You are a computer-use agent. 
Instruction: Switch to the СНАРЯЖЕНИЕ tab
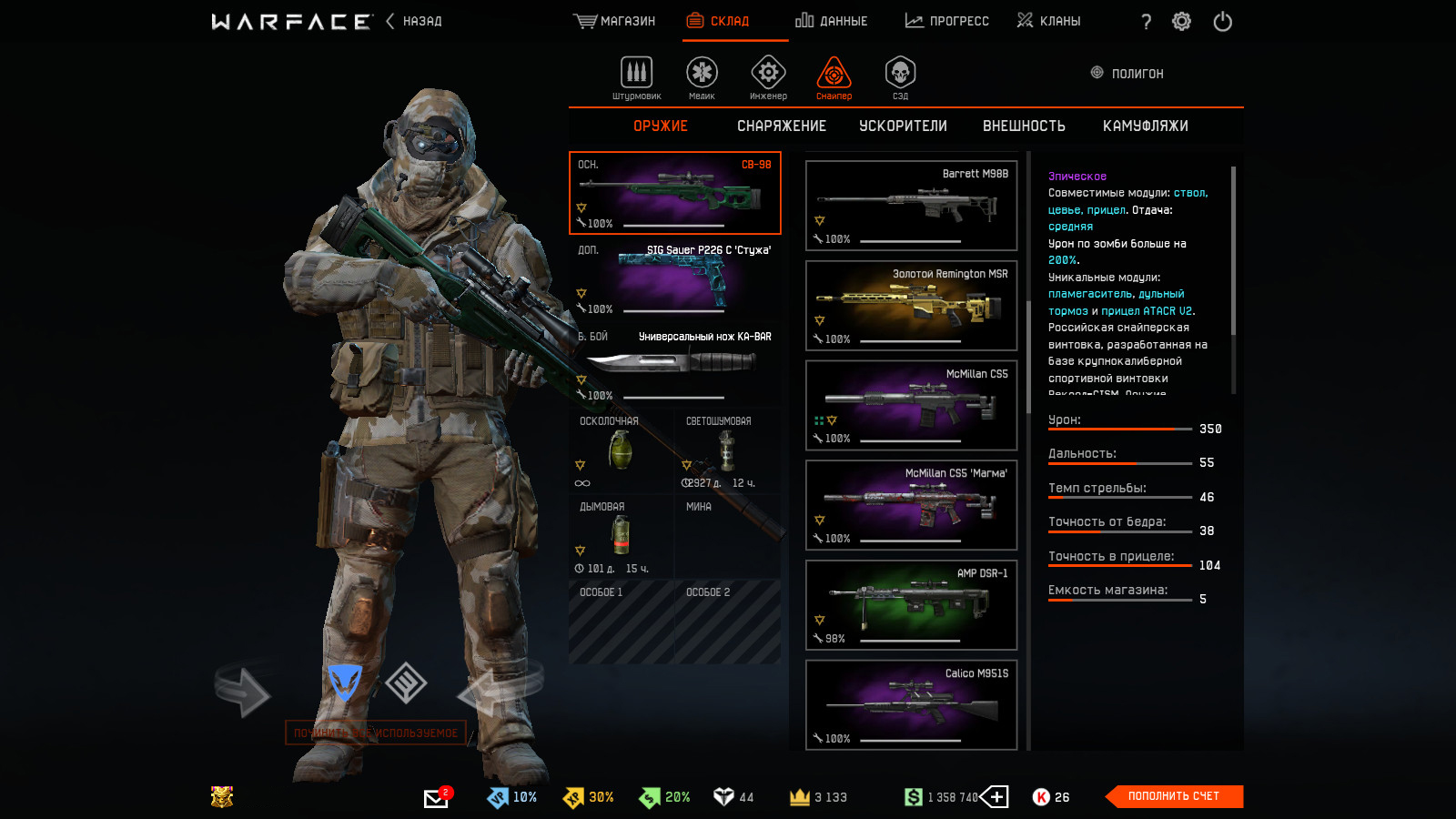782,126
